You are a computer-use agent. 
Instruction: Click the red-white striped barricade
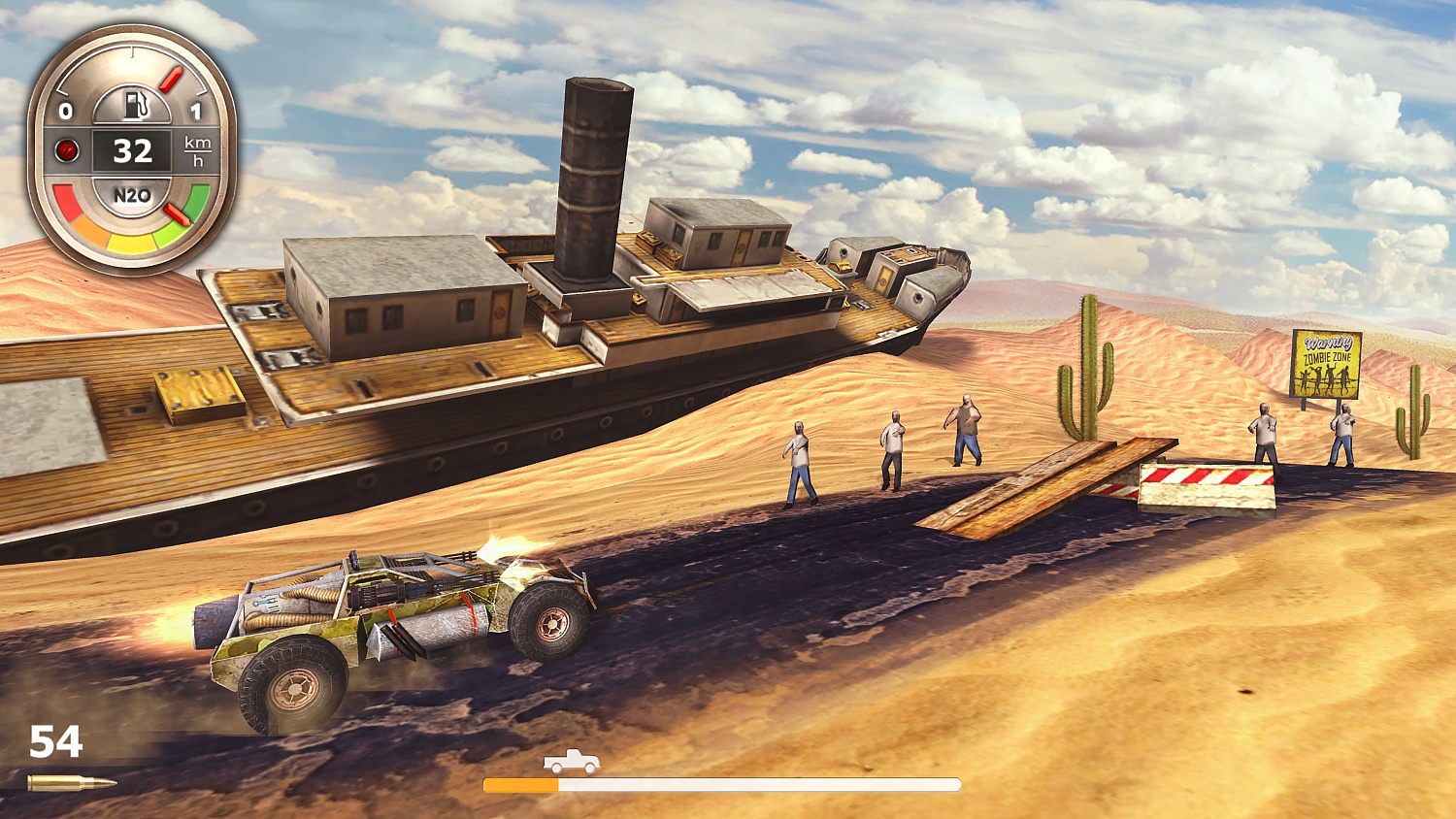1207,485
